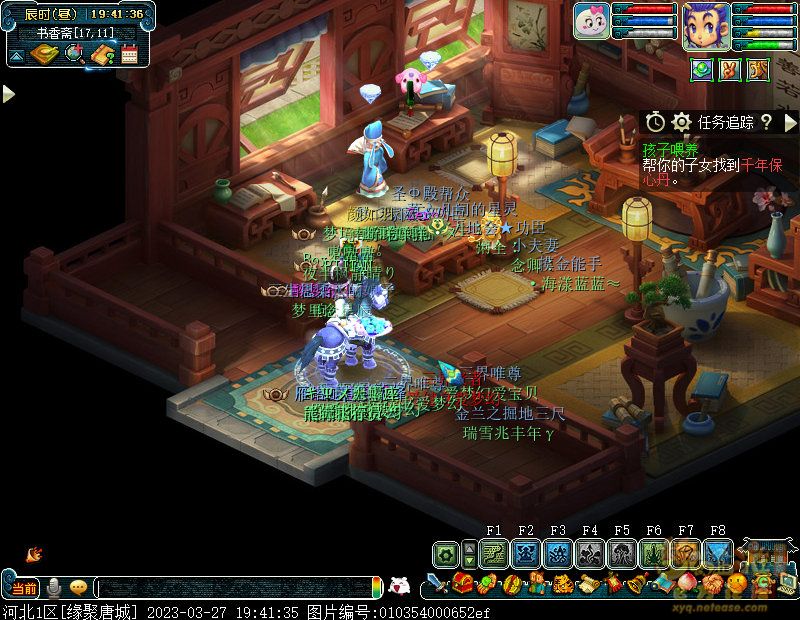The width and height of the screenshot is (800, 620).
Task: Click the task tracker help question mark
Action: (765, 122)
